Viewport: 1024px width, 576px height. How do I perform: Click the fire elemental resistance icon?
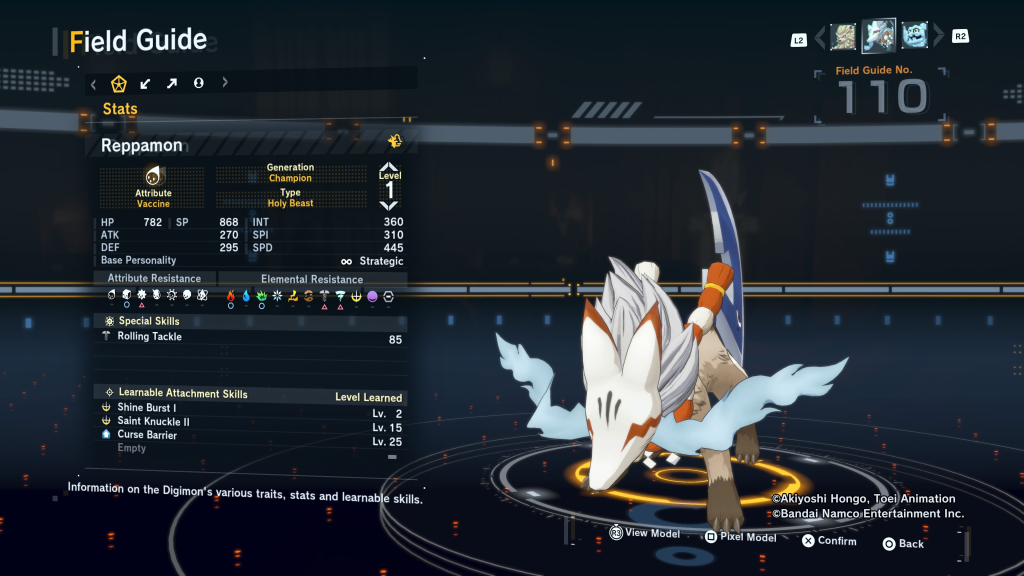pos(231,296)
